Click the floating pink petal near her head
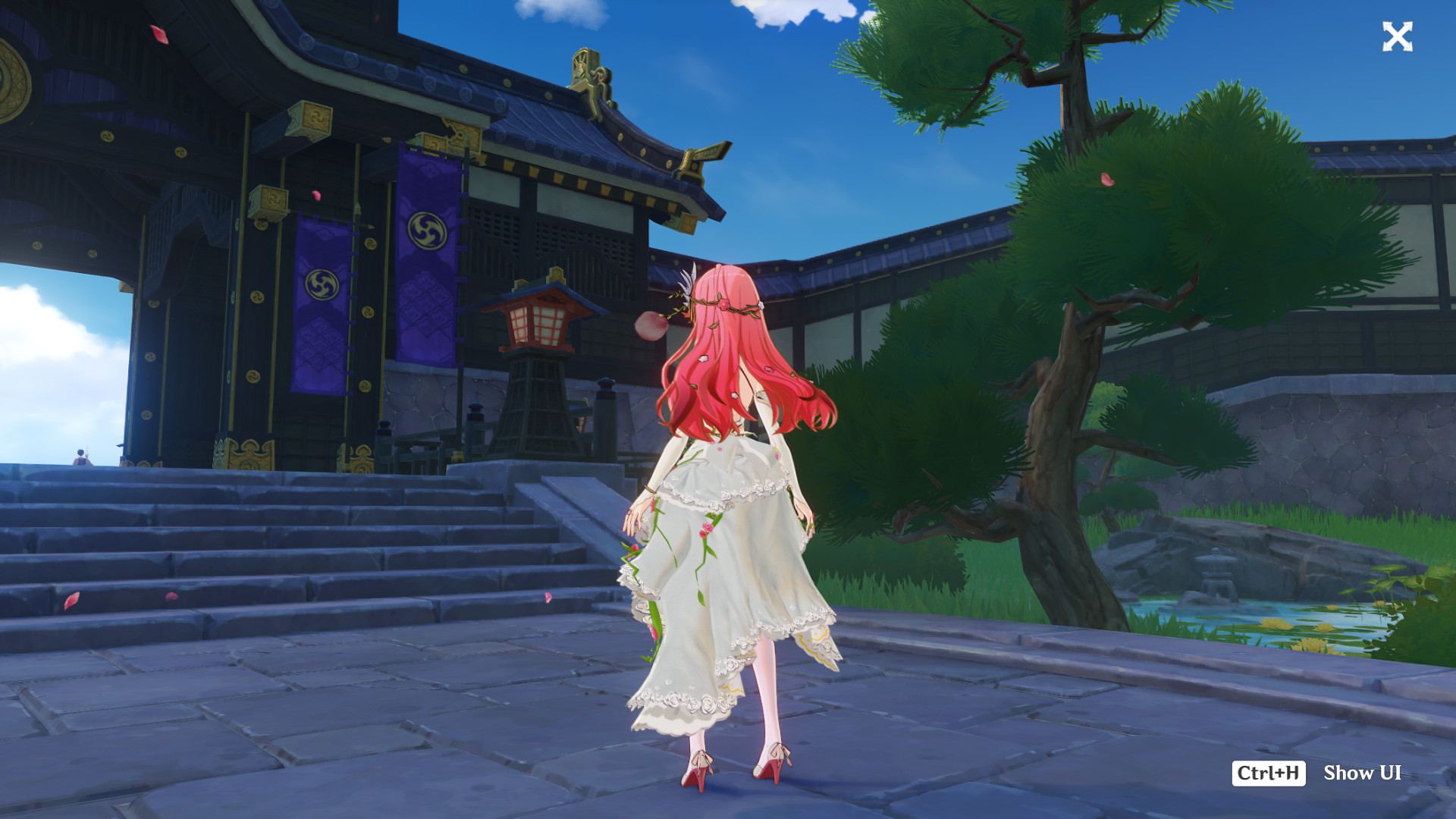The height and width of the screenshot is (819, 1456). tap(652, 326)
